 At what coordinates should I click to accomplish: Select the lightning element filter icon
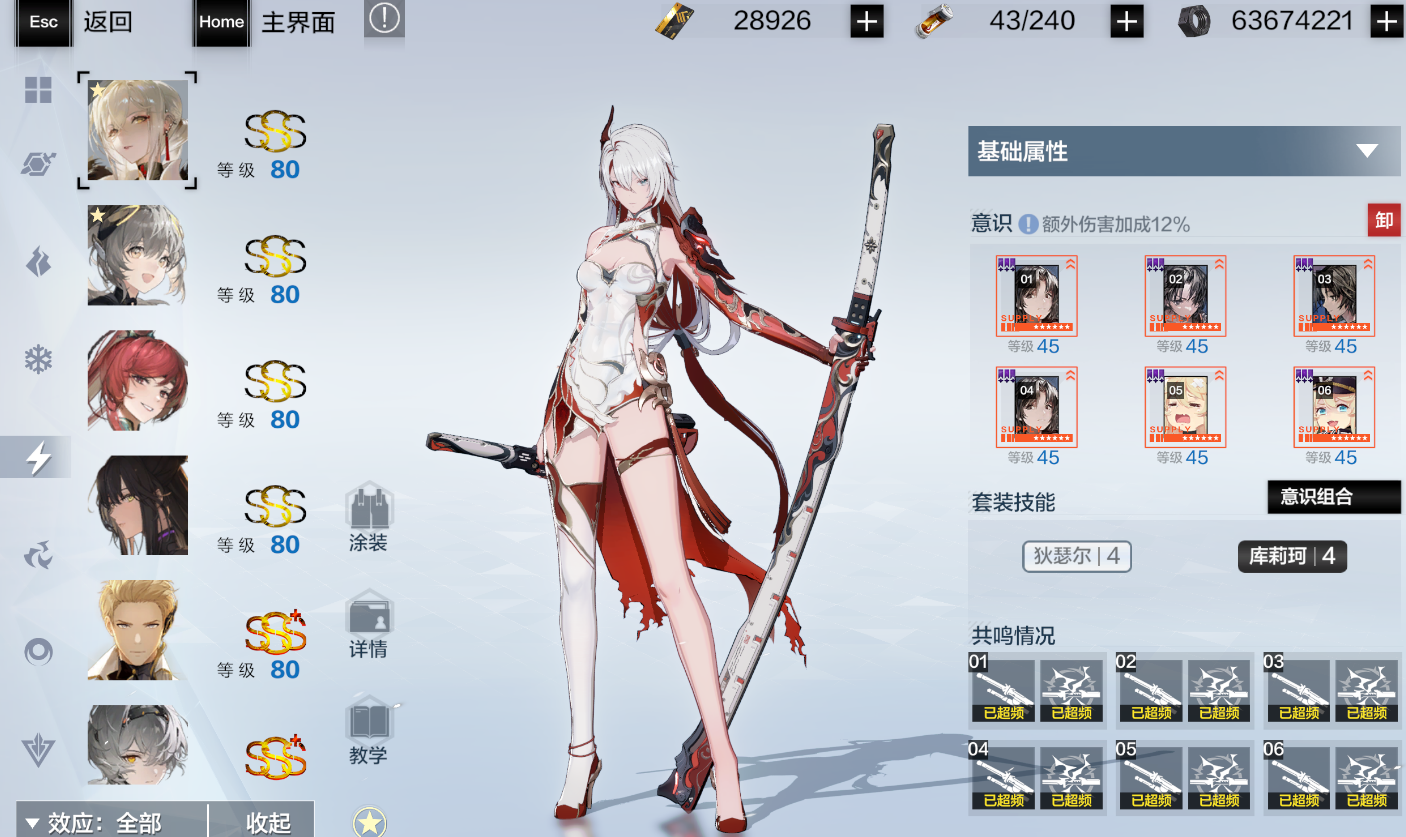38,456
